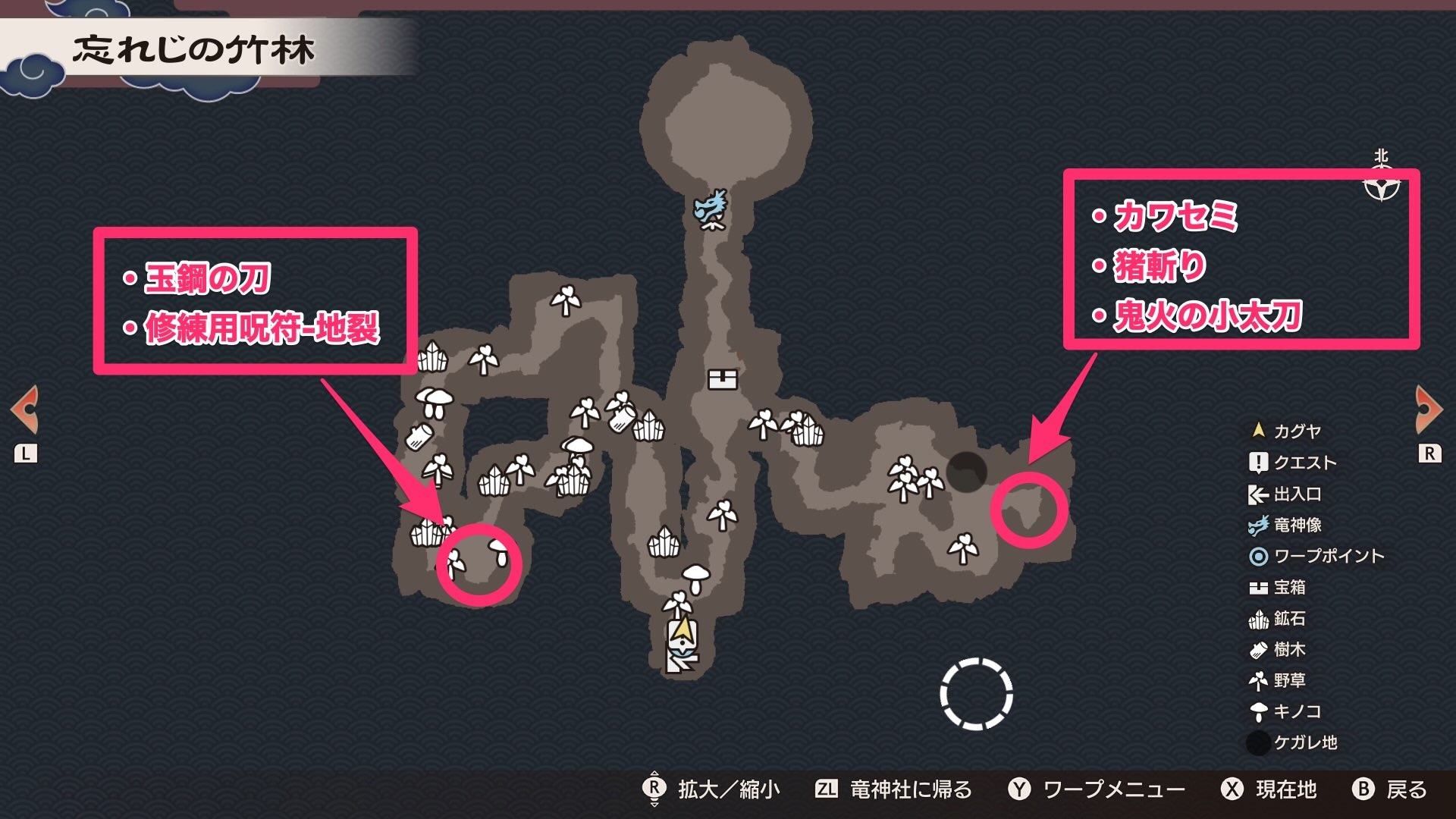Click the 現在地 current location indicator

pos(1285,789)
